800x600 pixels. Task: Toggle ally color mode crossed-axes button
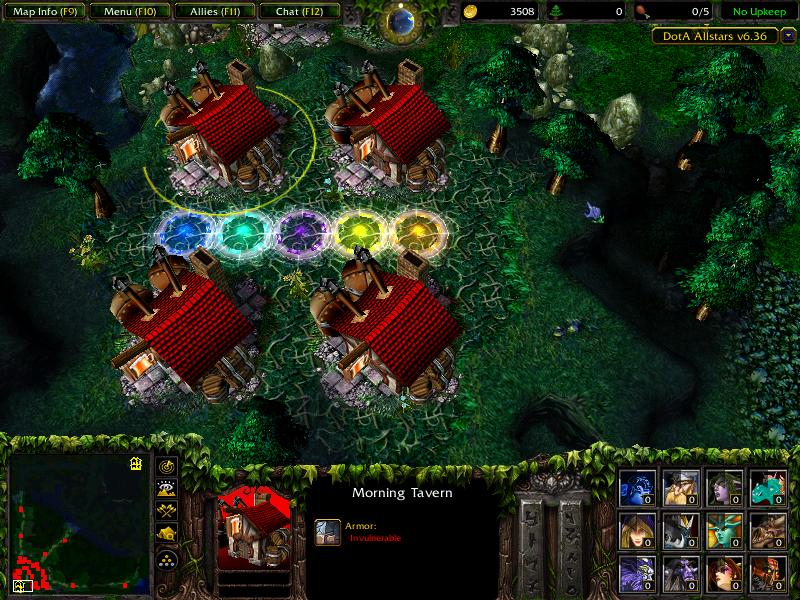166,511
